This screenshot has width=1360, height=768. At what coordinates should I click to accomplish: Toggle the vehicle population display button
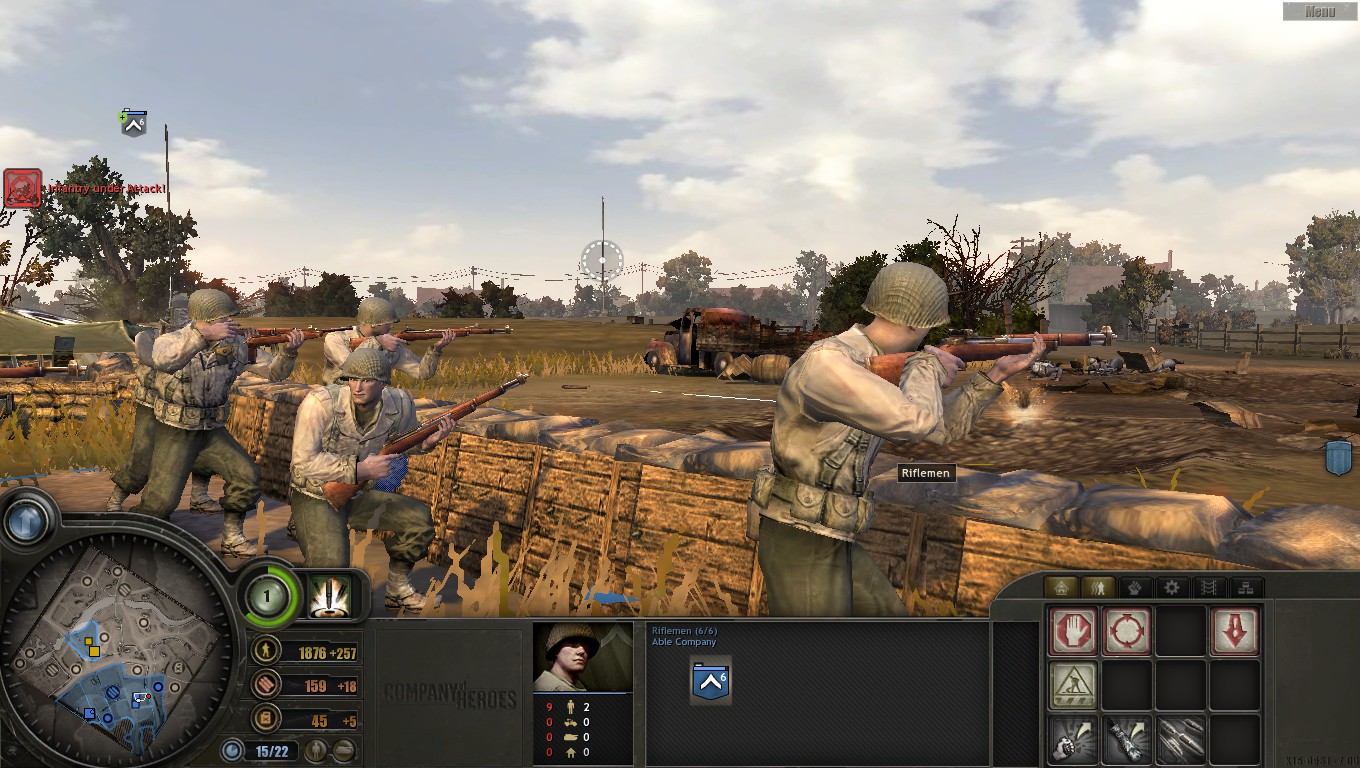coord(343,750)
